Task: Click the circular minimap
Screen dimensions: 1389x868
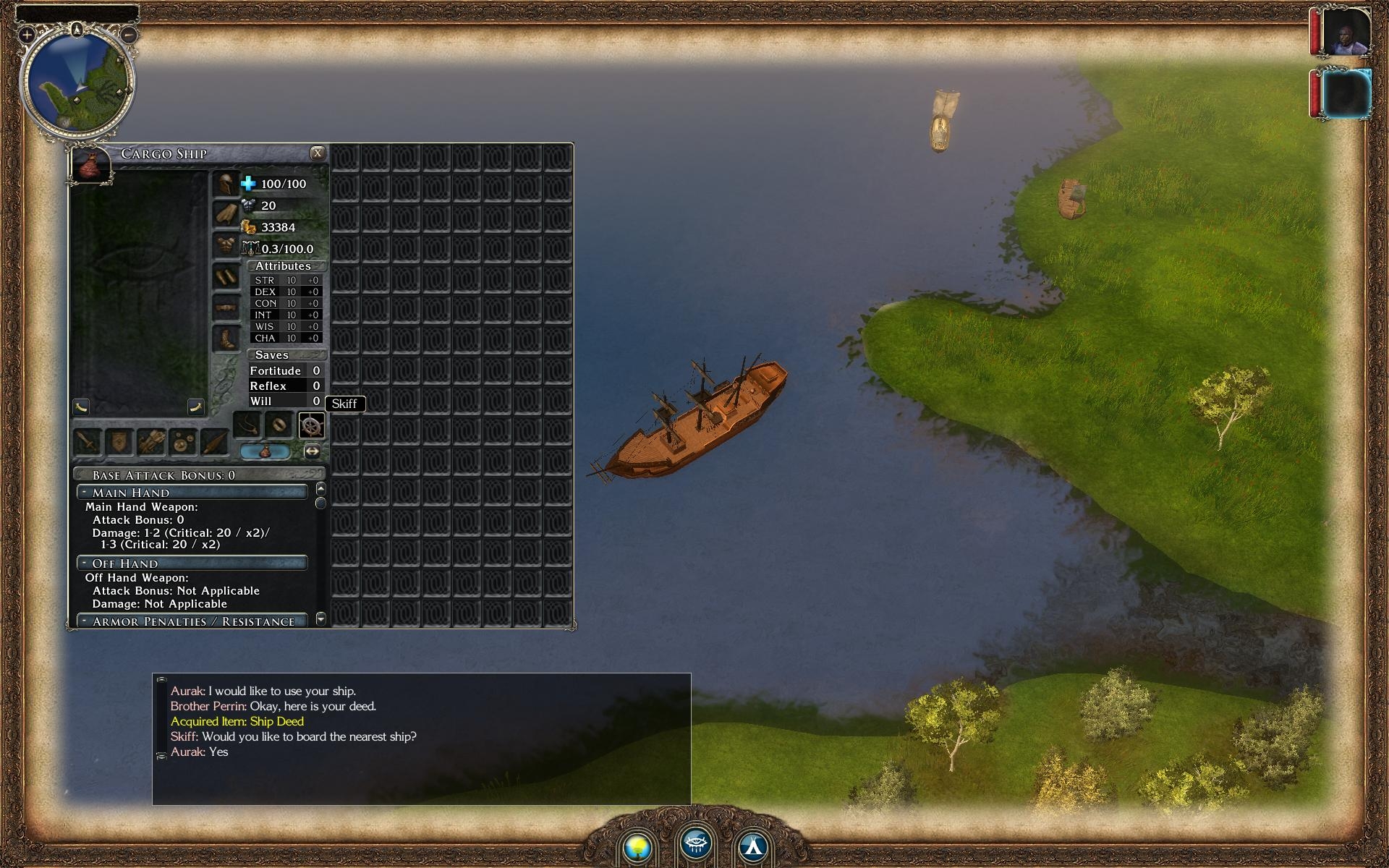Action: point(77,83)
